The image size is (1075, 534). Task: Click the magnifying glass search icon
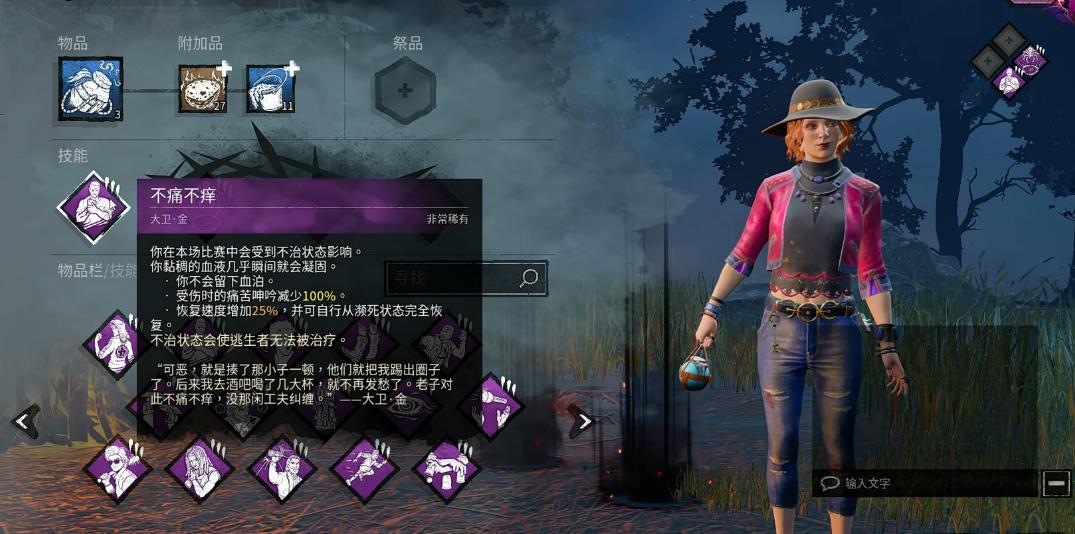(x=529, y=278)
